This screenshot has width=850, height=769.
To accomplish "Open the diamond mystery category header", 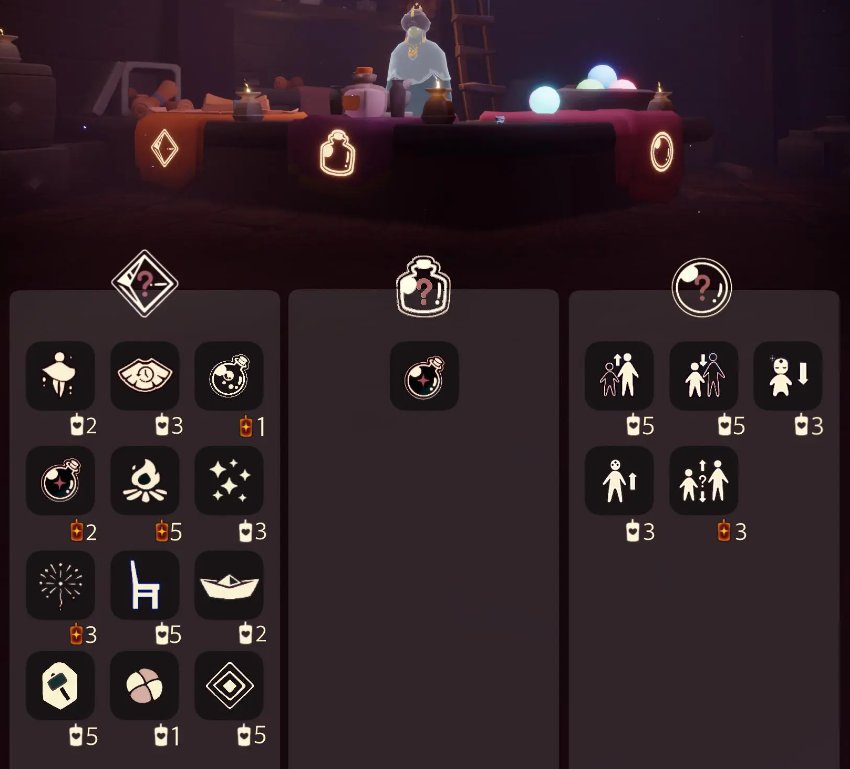I will pyautogui.click(x=145, y=285).
